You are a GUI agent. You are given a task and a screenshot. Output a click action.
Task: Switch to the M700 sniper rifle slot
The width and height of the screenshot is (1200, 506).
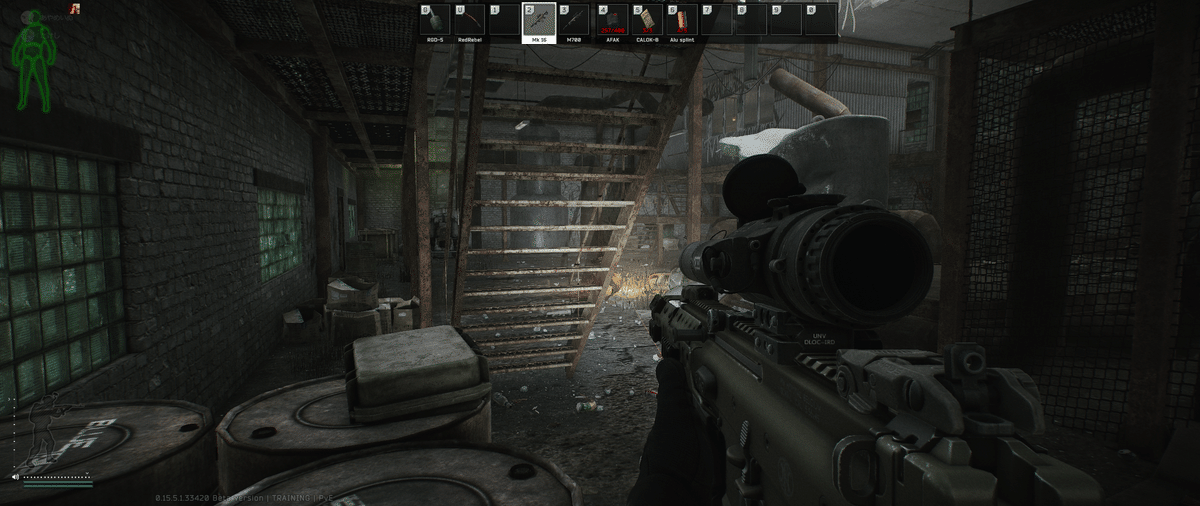573,22
